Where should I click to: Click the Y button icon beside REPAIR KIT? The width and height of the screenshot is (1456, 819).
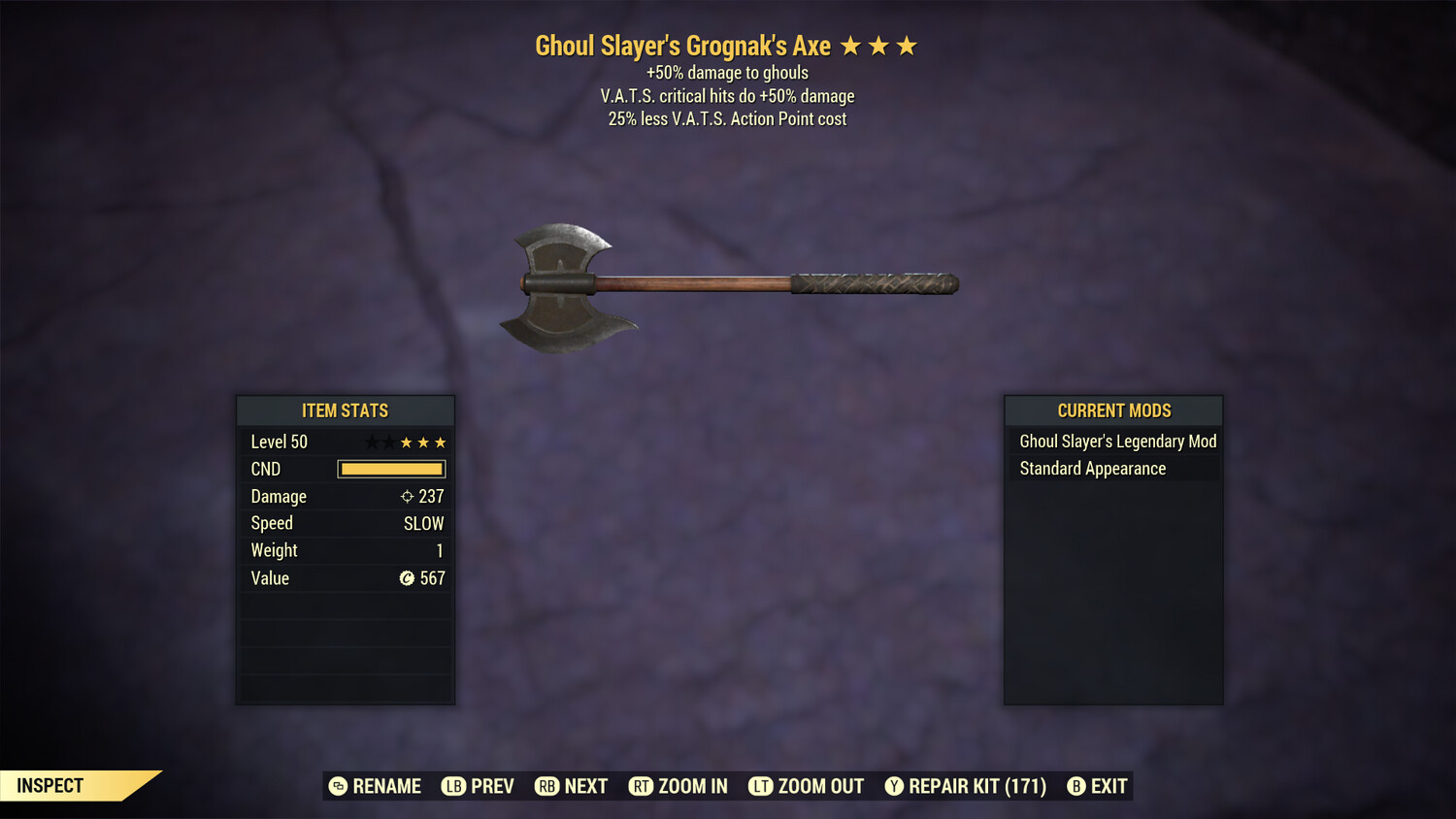(894, 786)
